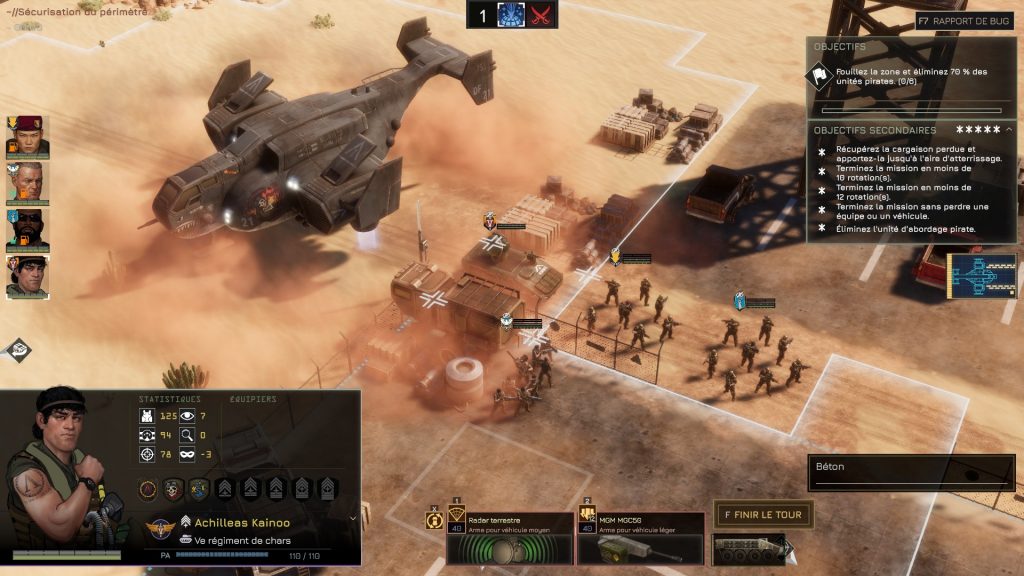Screen dimensions: 1024x576
Task: Select the headband soldier portrait in squad list
Action: pos(25,277)
